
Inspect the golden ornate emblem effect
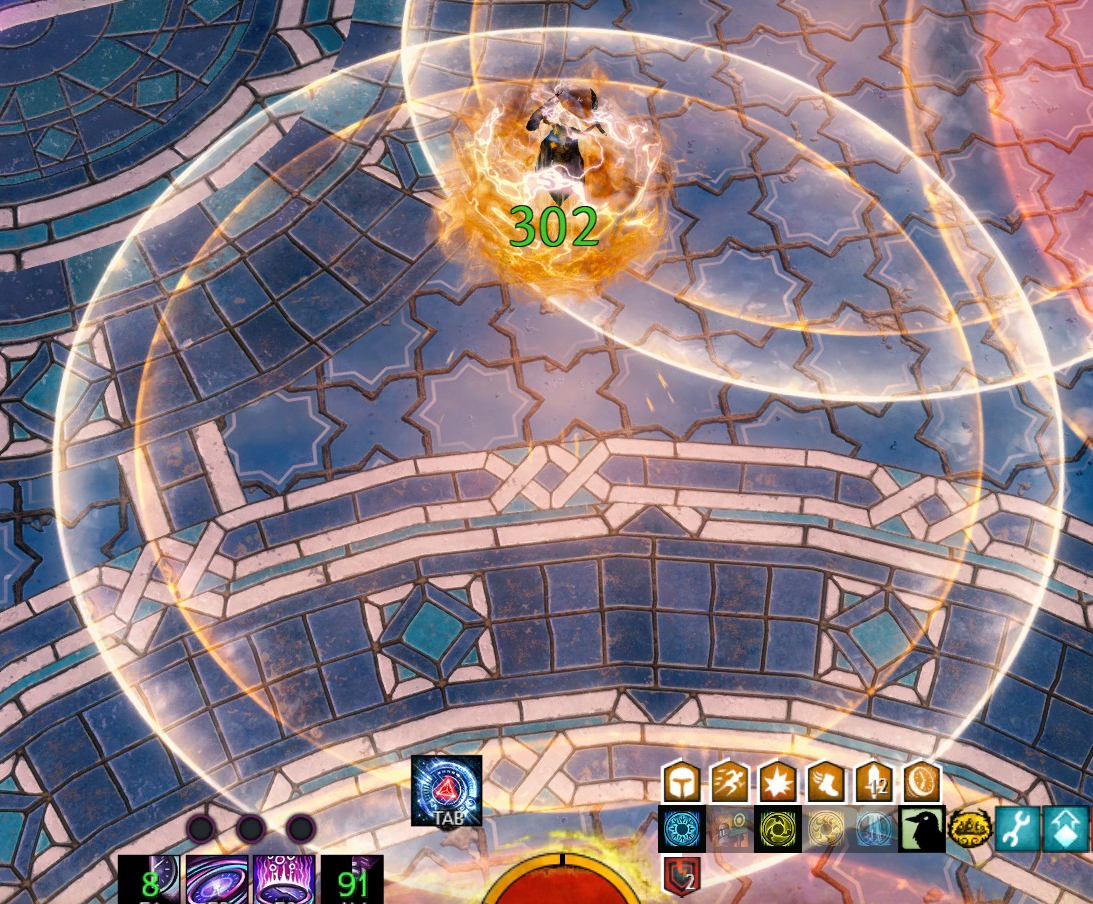(x=969, y=830)
